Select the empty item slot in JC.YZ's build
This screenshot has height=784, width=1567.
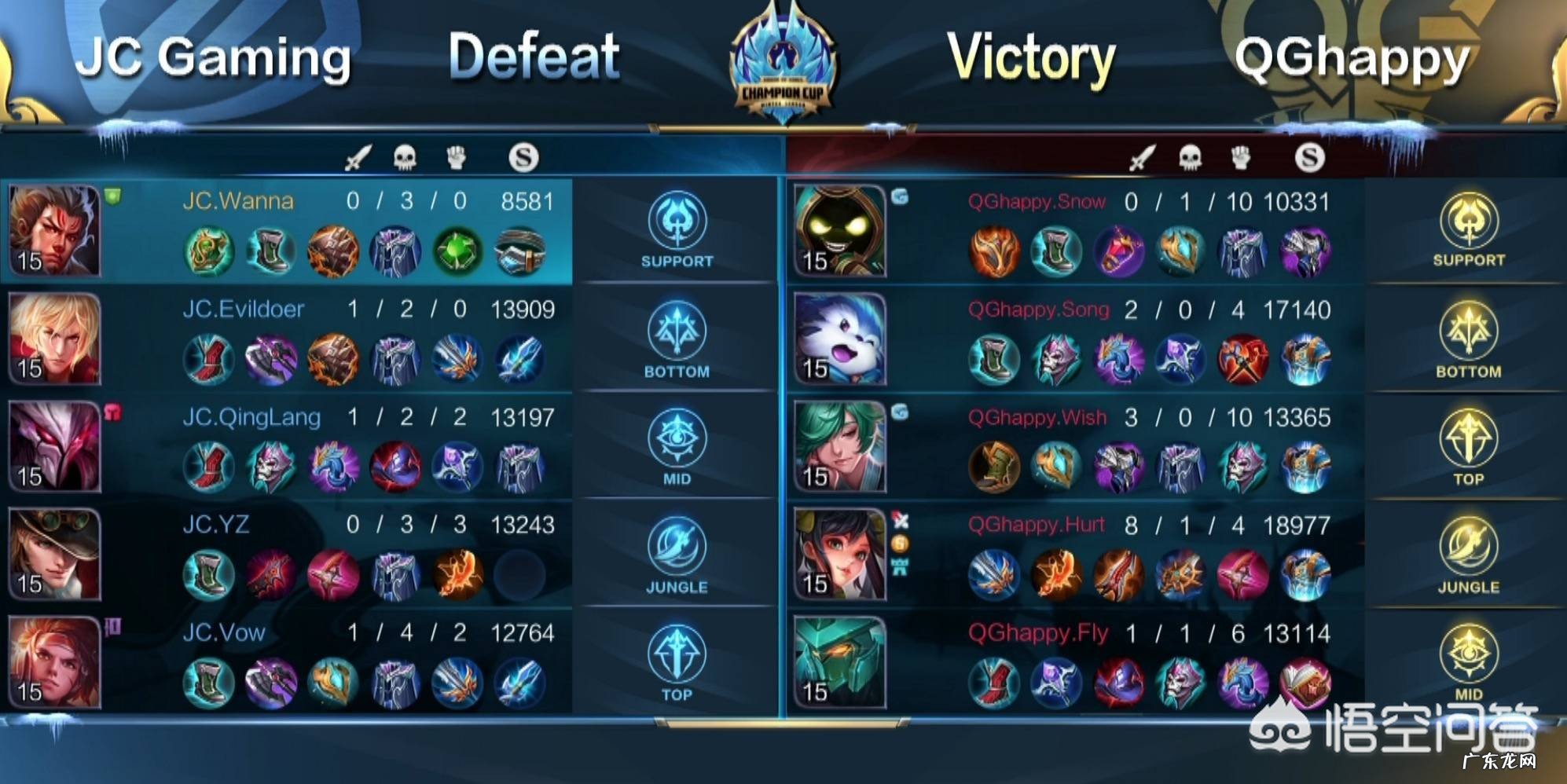click(x=520, y=574)
